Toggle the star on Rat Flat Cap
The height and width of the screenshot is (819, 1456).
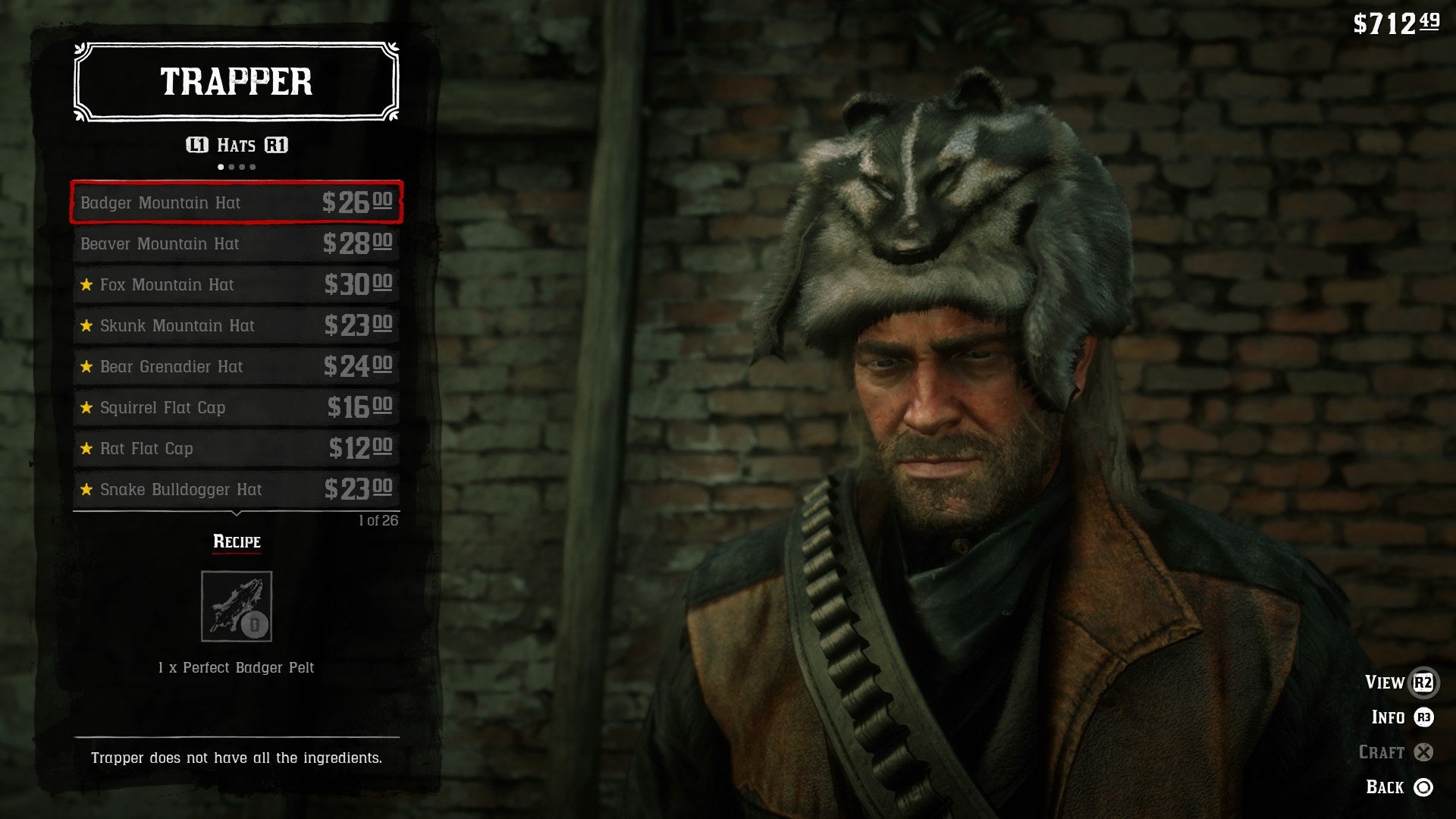pos(86,448)
